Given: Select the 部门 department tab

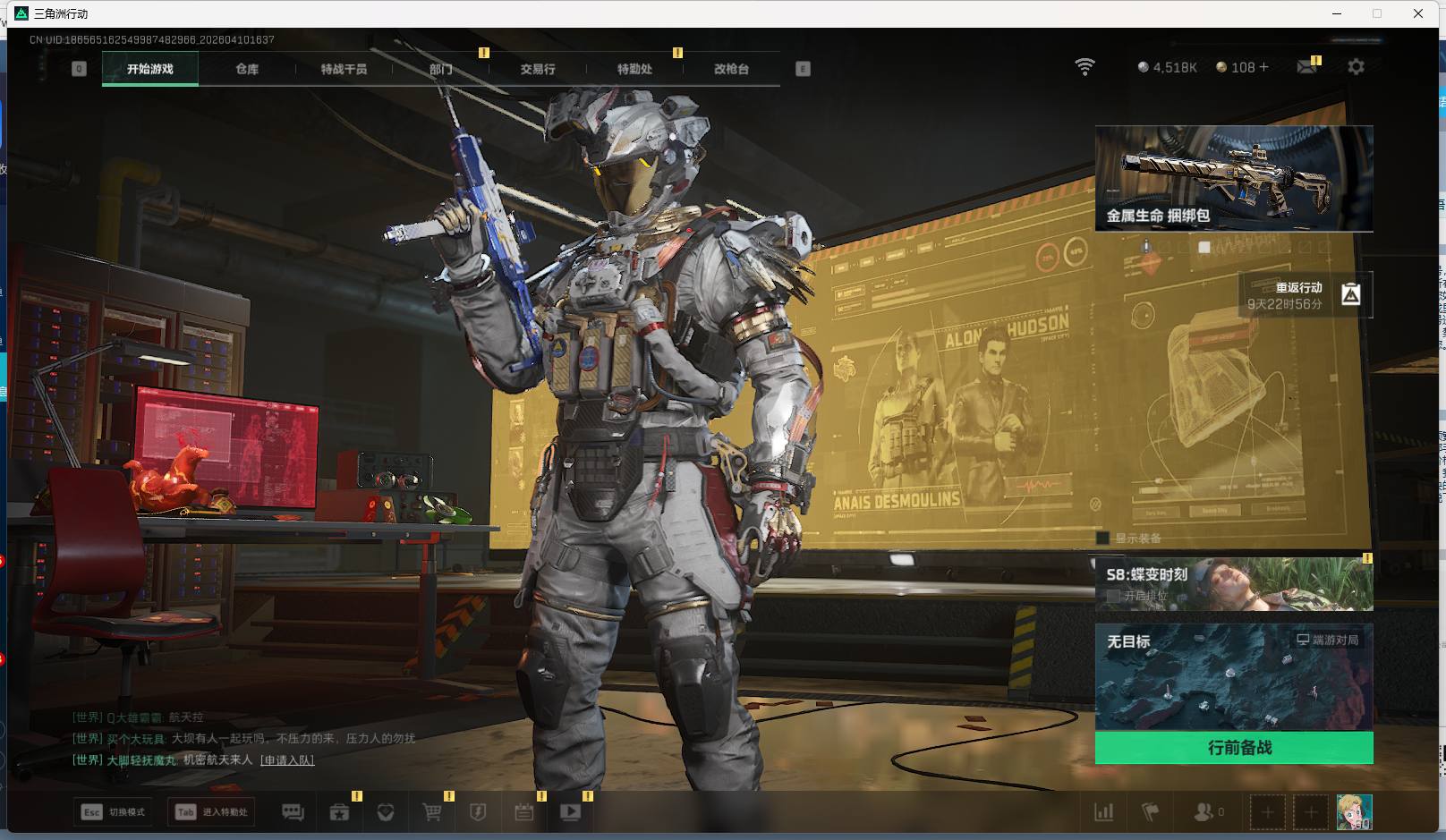Looking at the screenshot, I should [x=440, y=69].
